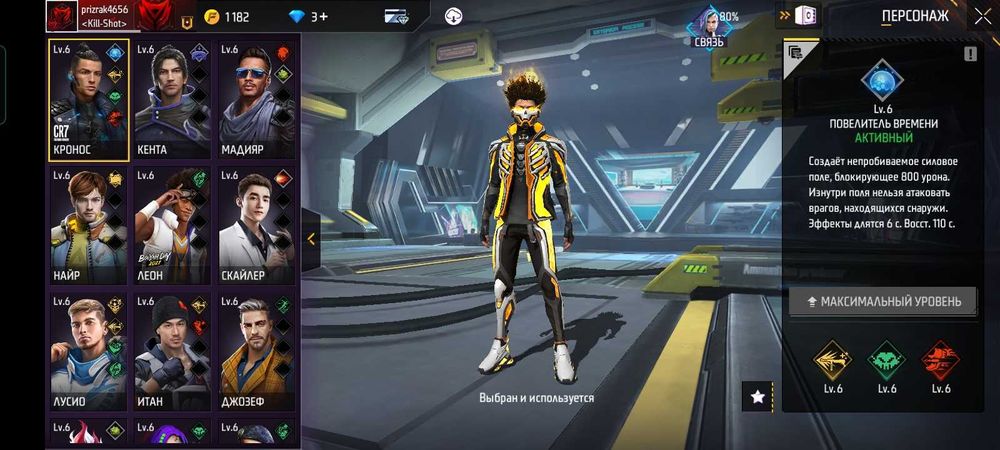Viewport: 1000px width, 450px height.
Task: Select the Найр character card
Action: (89, 226)
